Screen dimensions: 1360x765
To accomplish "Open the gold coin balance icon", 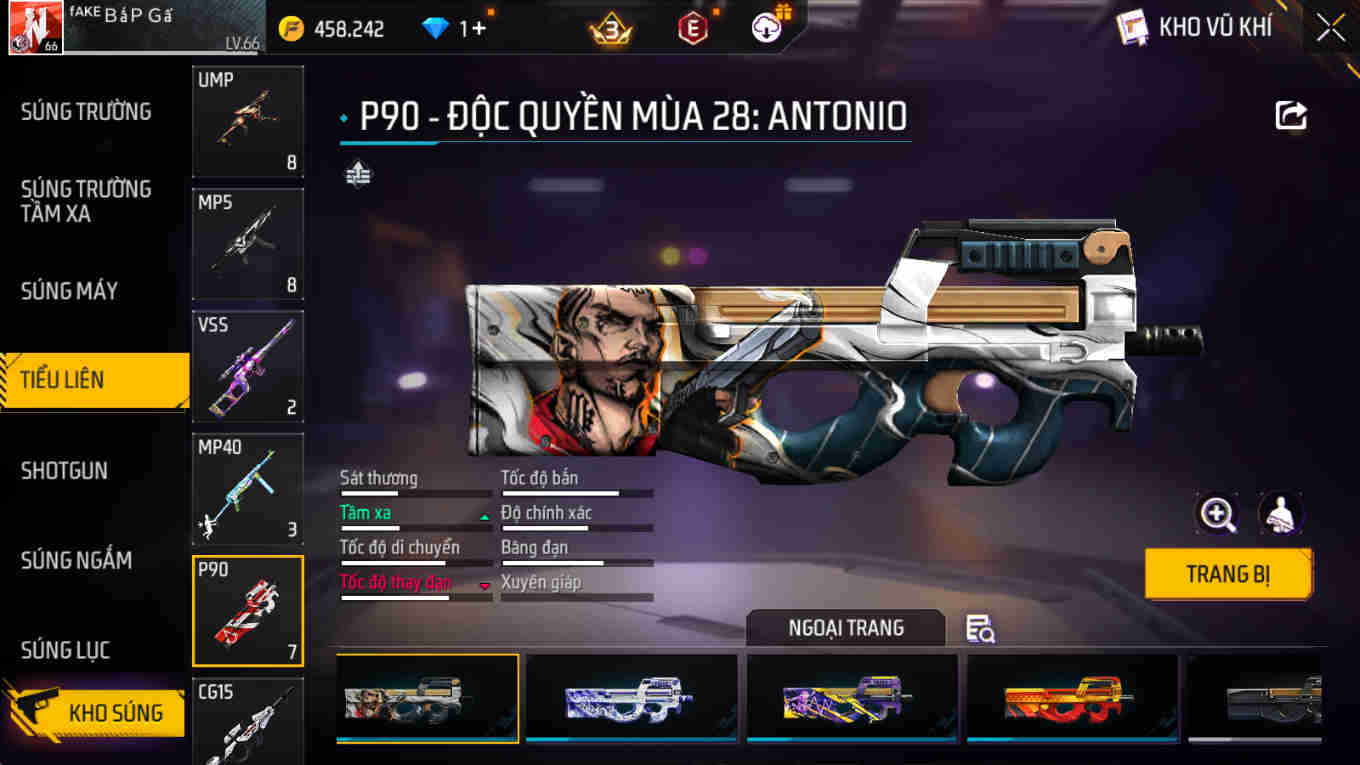I will (x=289, y=29).
